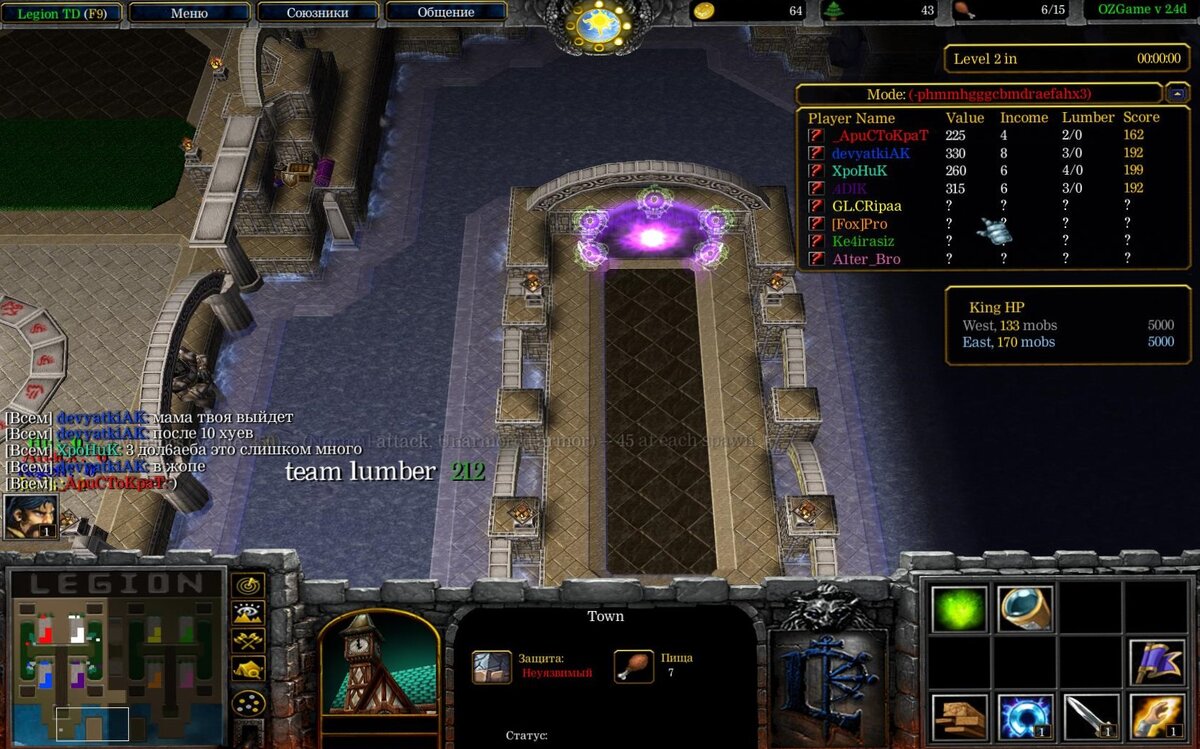The width and height of the screenshot is (1200, 749).
Task: Use the purple rally flag command
Action: coord(1157,662)
